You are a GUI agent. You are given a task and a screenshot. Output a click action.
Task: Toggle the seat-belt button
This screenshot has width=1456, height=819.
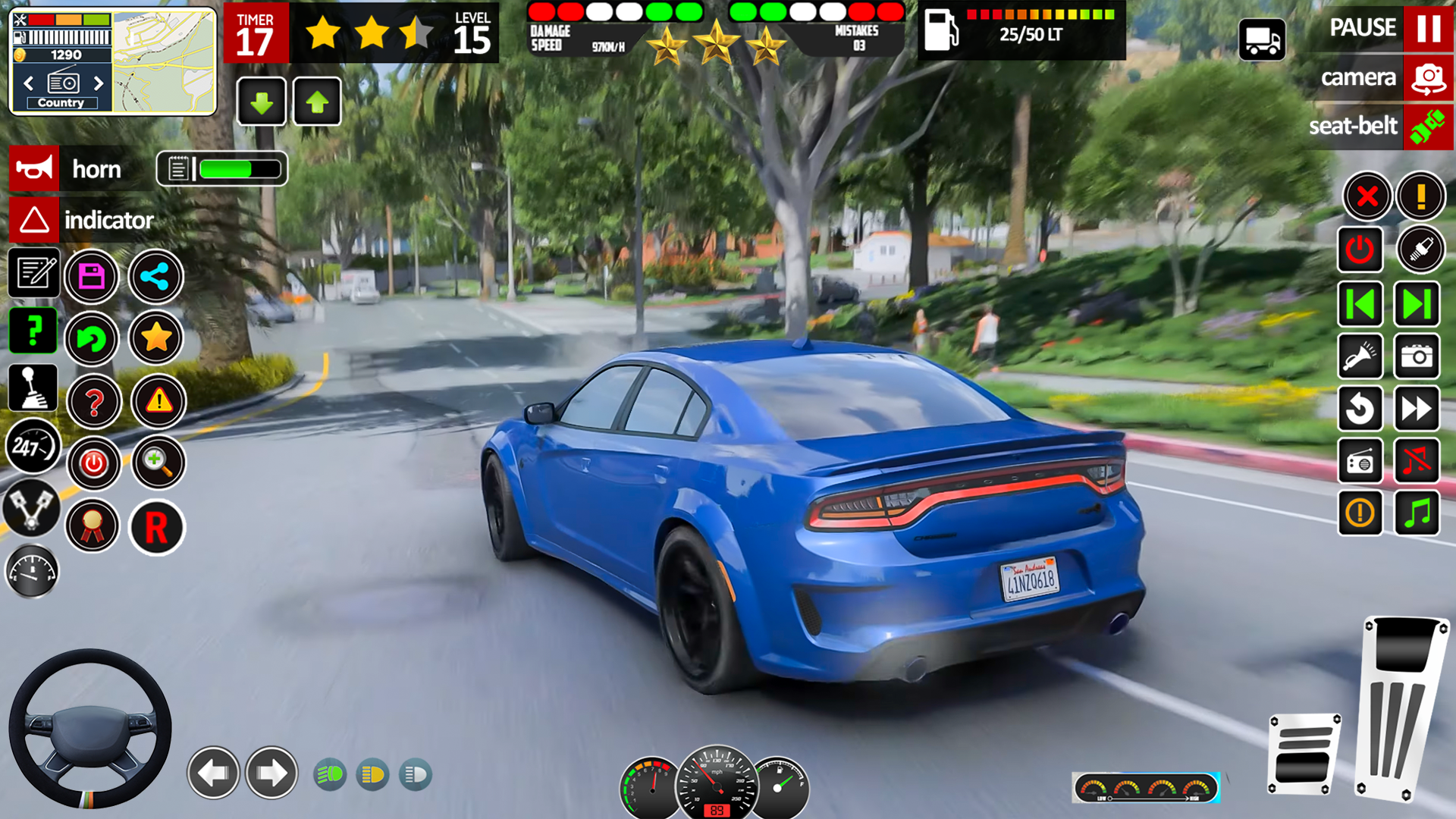[x=1429, y=127]
